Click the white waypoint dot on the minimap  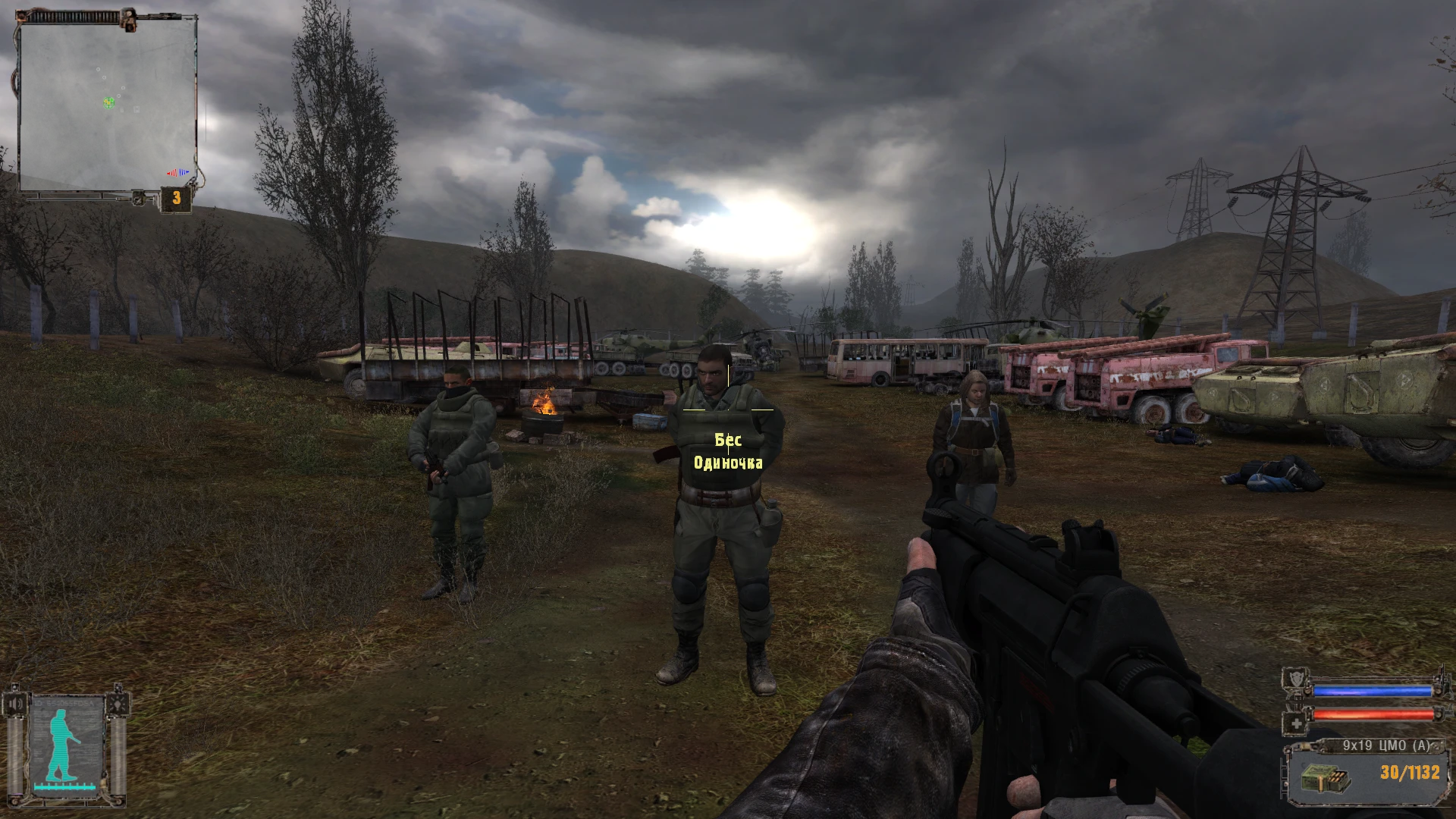[x=104, y=77]
